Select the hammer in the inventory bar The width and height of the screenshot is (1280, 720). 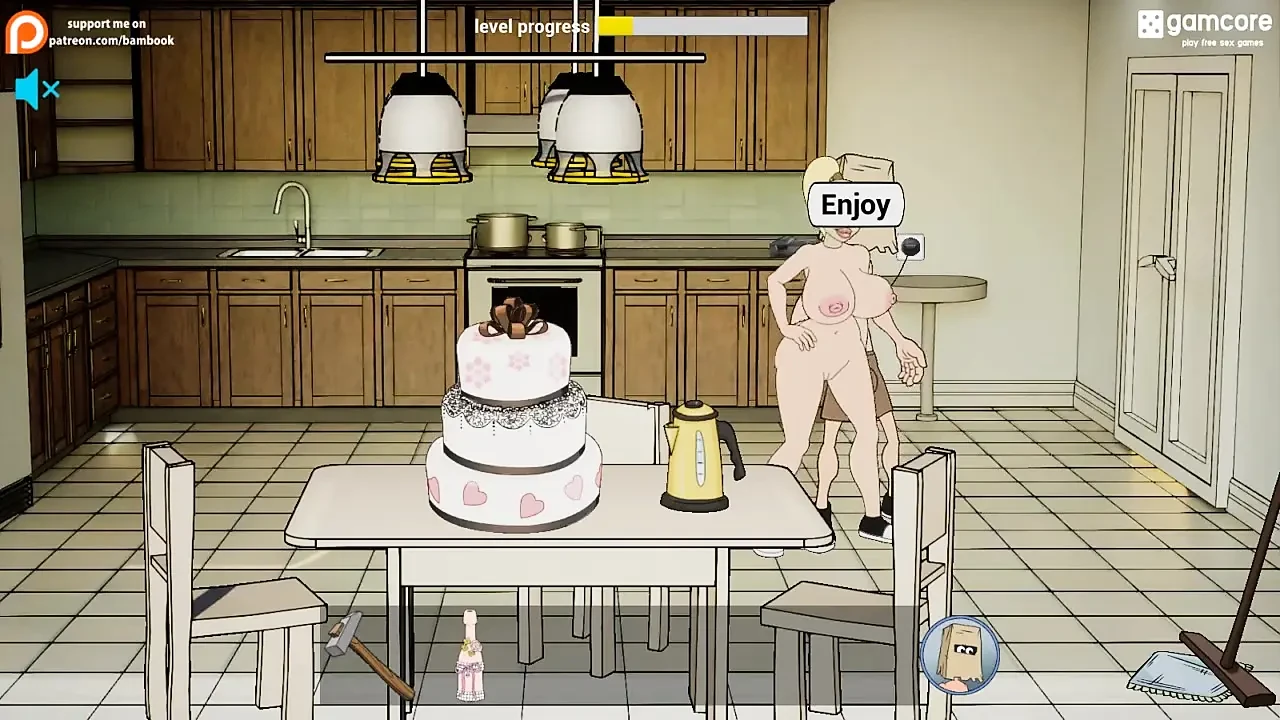[366, 655]
